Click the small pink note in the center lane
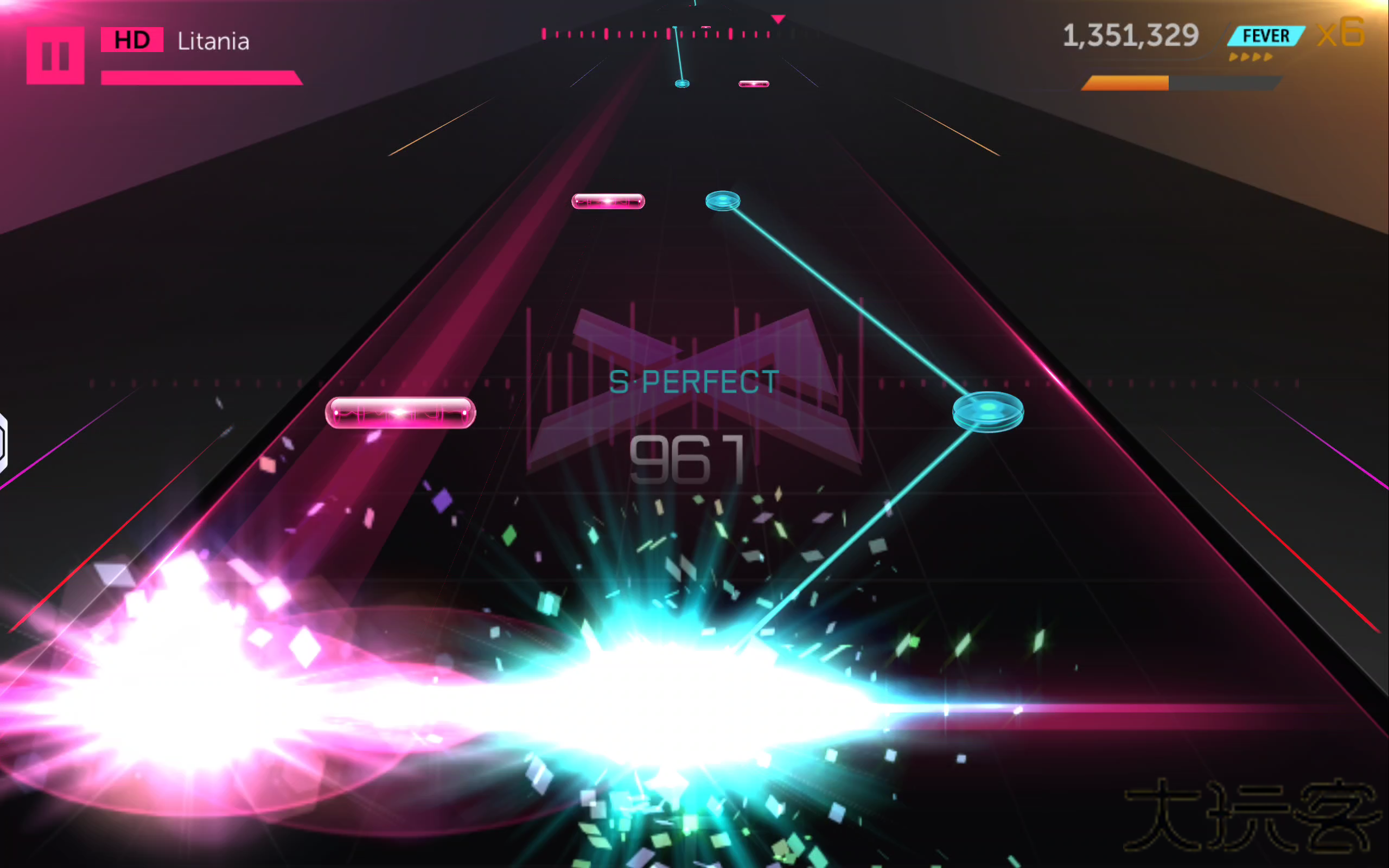Viewport: 1389px width, 868px height. point(608,201)
